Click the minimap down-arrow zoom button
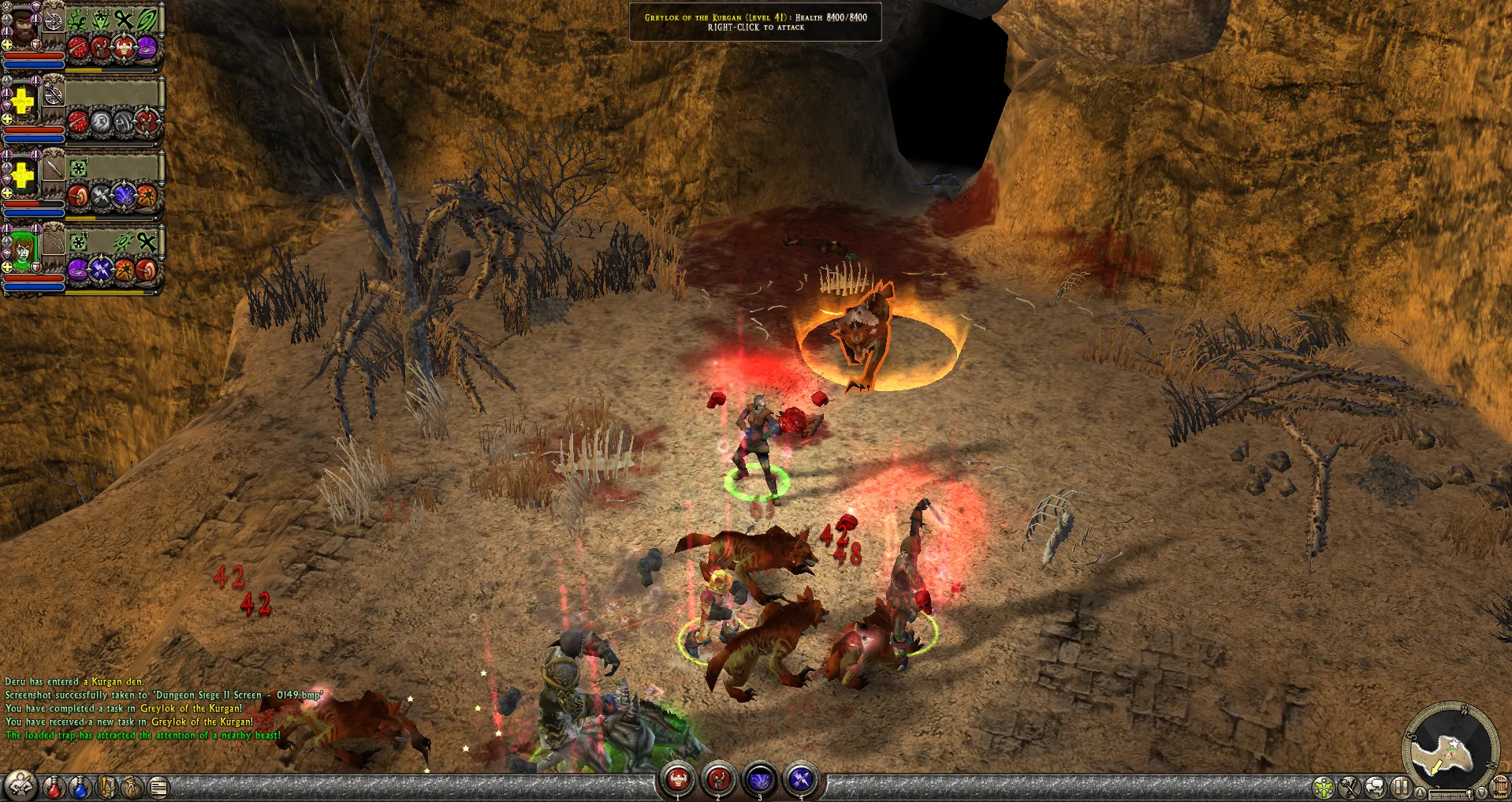Image resolution: width=1512 pixels, height=802 pixels. coord(1483,792)
